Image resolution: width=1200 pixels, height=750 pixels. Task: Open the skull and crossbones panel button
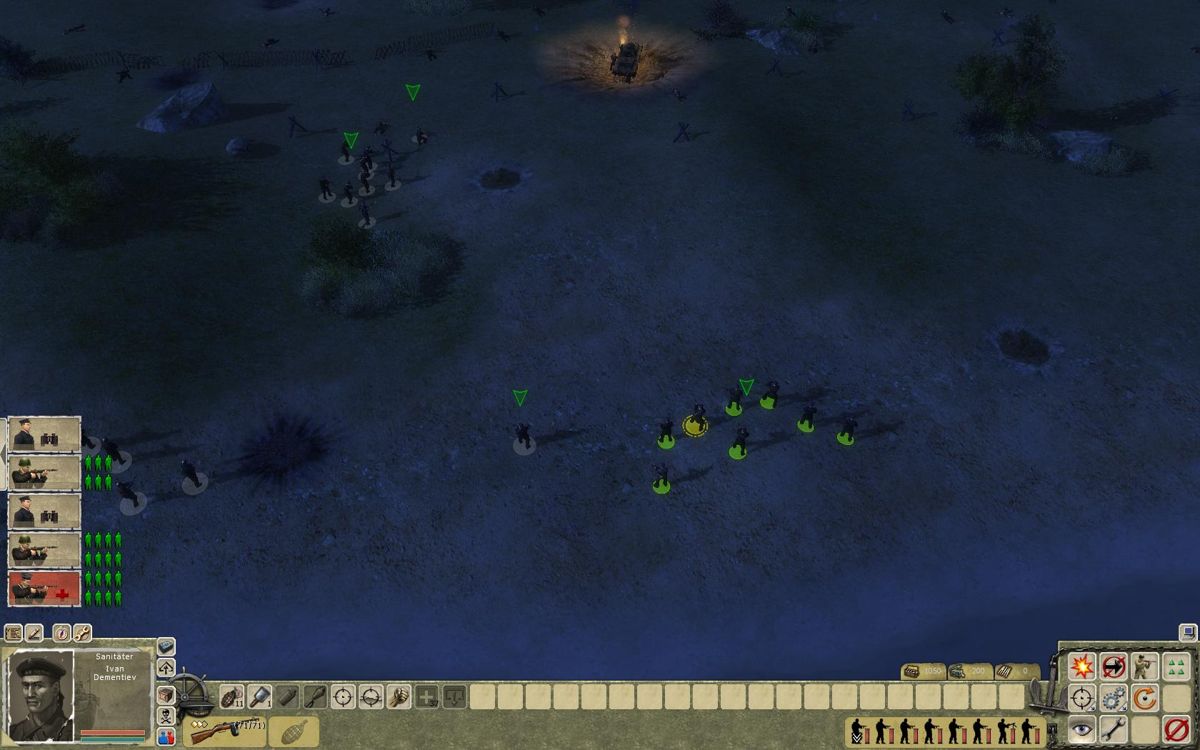click(166, 716)
